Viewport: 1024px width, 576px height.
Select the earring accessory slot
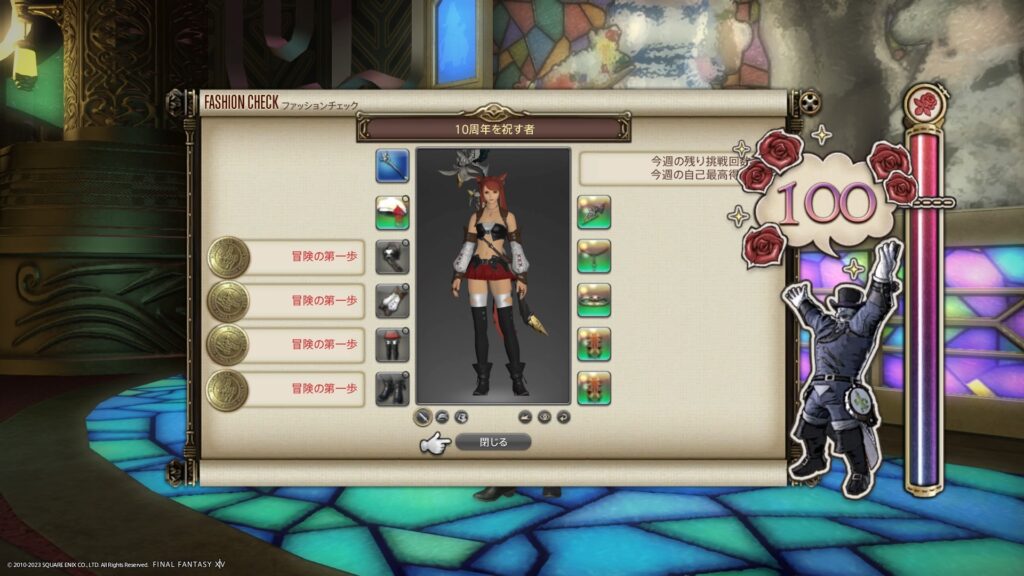pyautogui.click(x=594, y=212)
